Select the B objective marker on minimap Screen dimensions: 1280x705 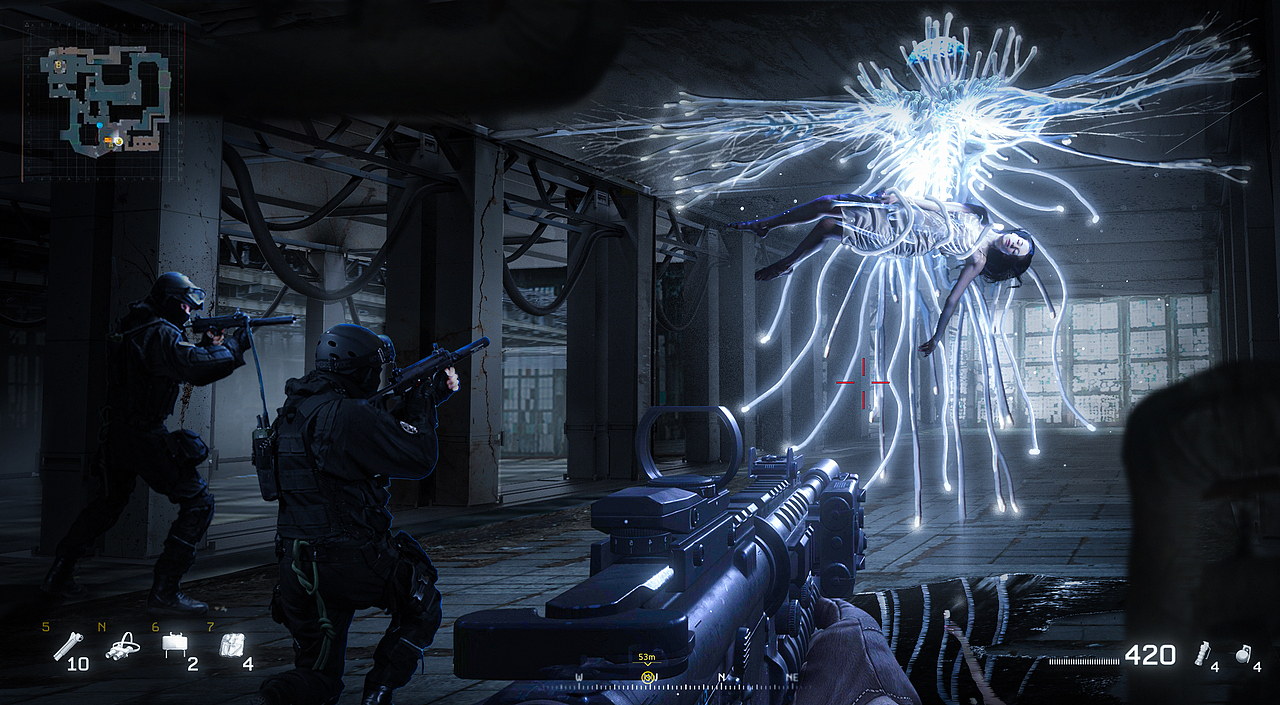(59, 65)
